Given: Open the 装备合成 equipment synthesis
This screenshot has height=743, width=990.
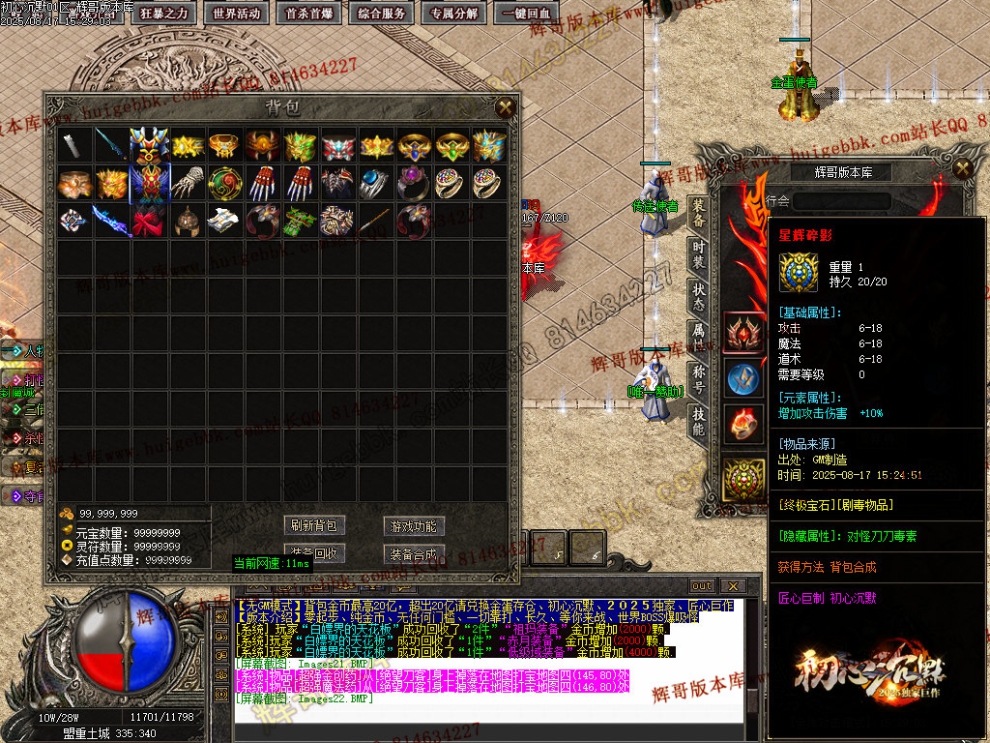Looking at the screenshot, I should click(x=413, y=553).
